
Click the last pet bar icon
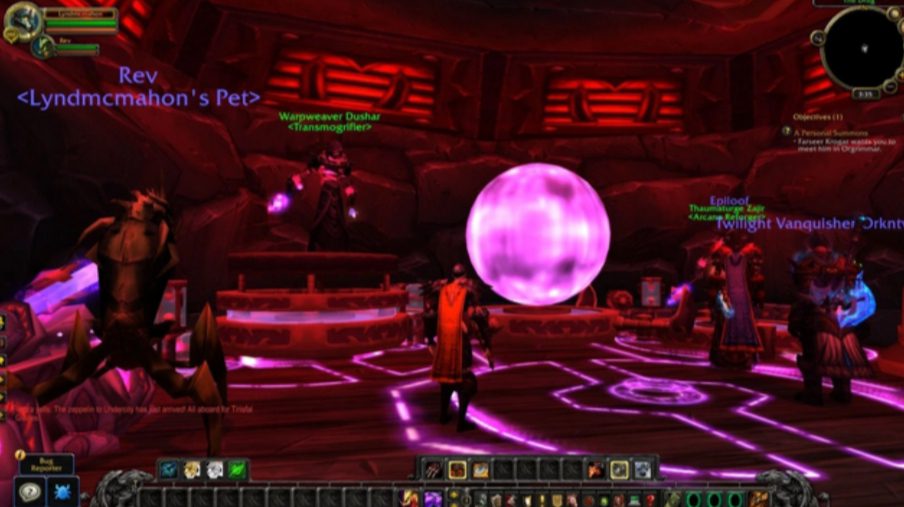pos(642,469)
